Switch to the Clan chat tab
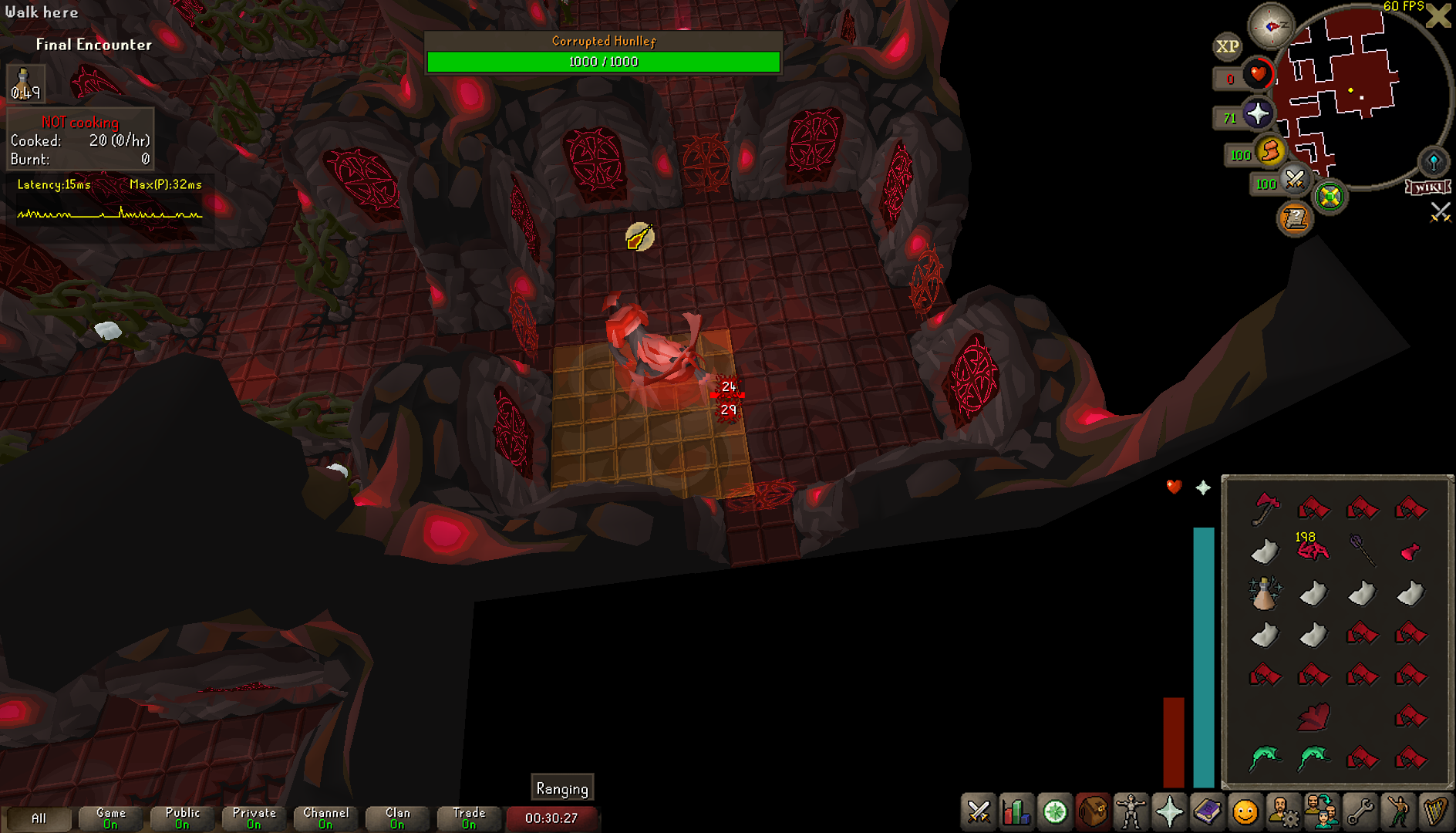The height and width of the screenshot is (833, 1456). 397,818
